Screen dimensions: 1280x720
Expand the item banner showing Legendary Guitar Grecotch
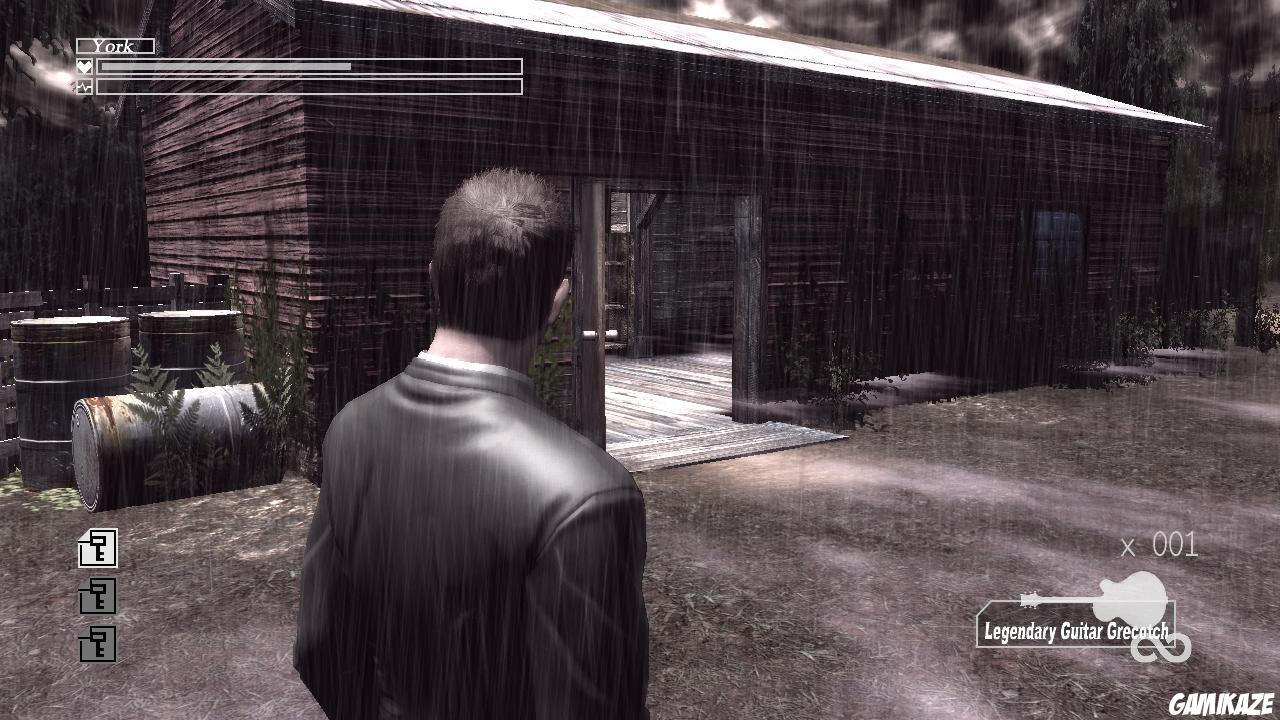click(x=1075, y=629)
